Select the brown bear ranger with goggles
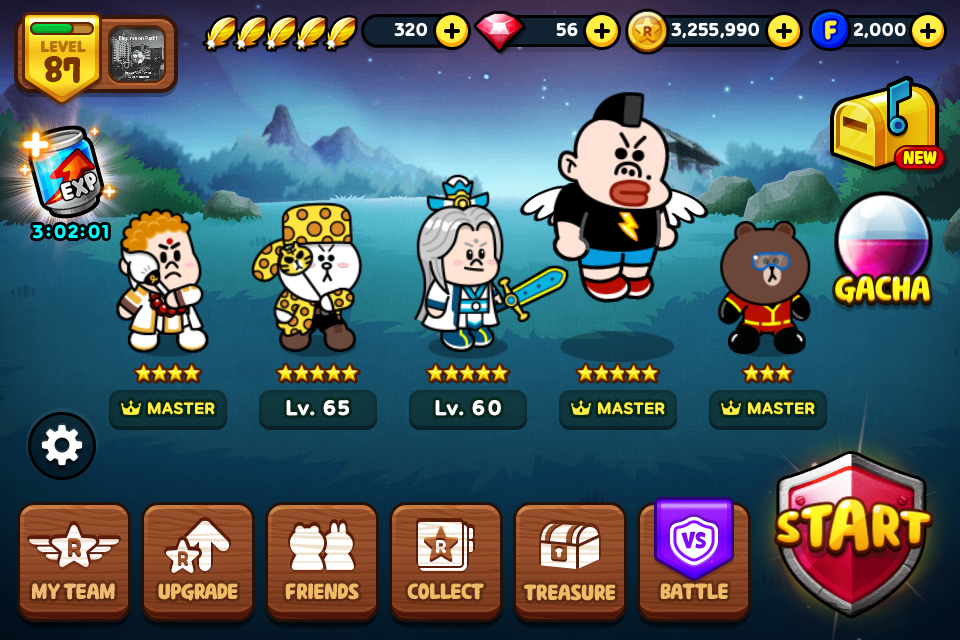This screenshot has width=960, height=640. [766, 288]
